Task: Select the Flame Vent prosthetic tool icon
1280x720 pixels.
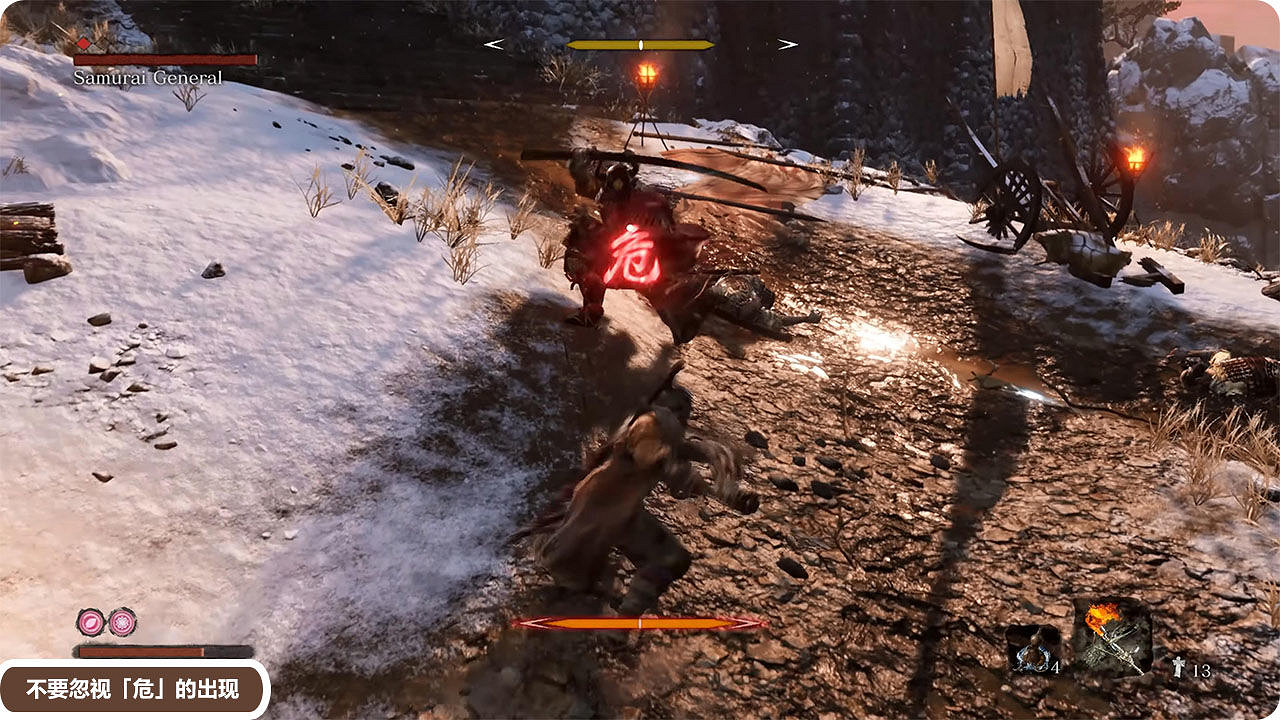Action: tap(1113, 638)
